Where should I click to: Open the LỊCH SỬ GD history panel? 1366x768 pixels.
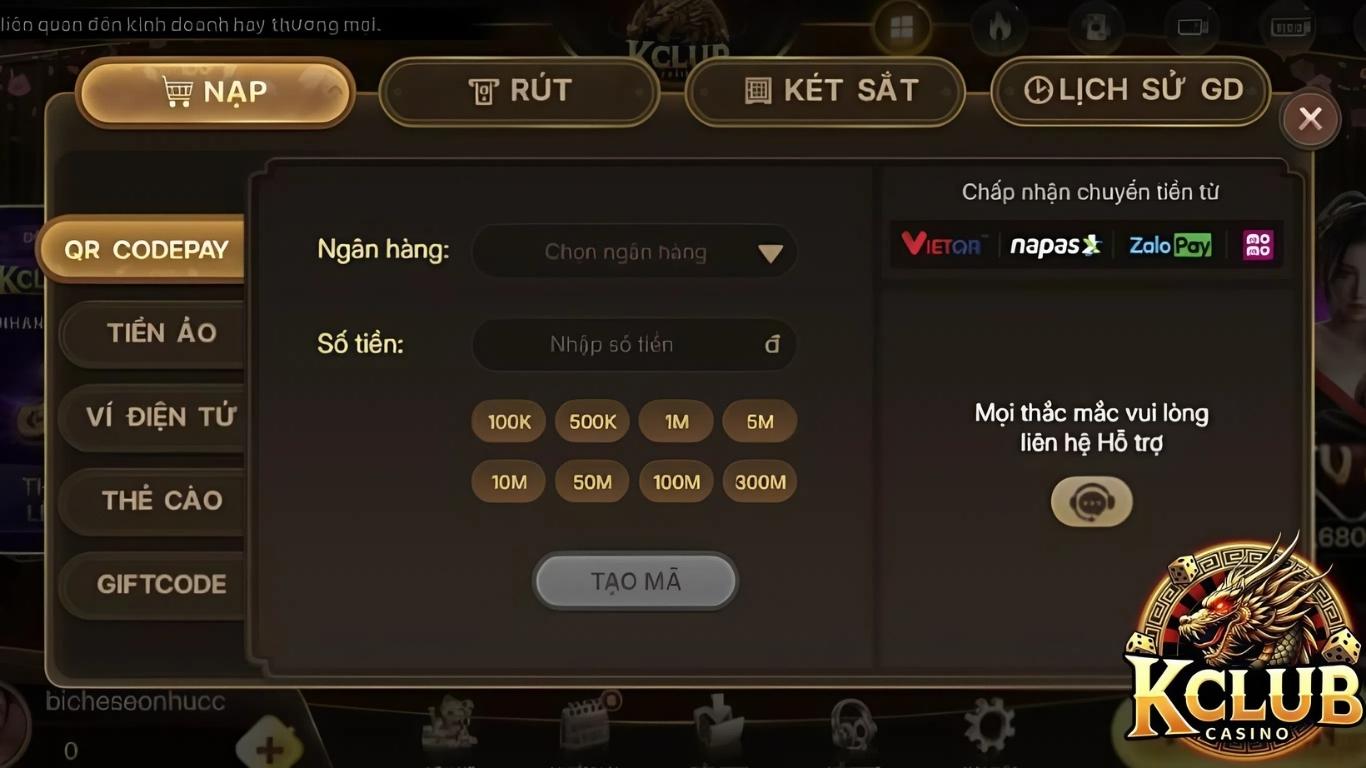pos(1130,90)
